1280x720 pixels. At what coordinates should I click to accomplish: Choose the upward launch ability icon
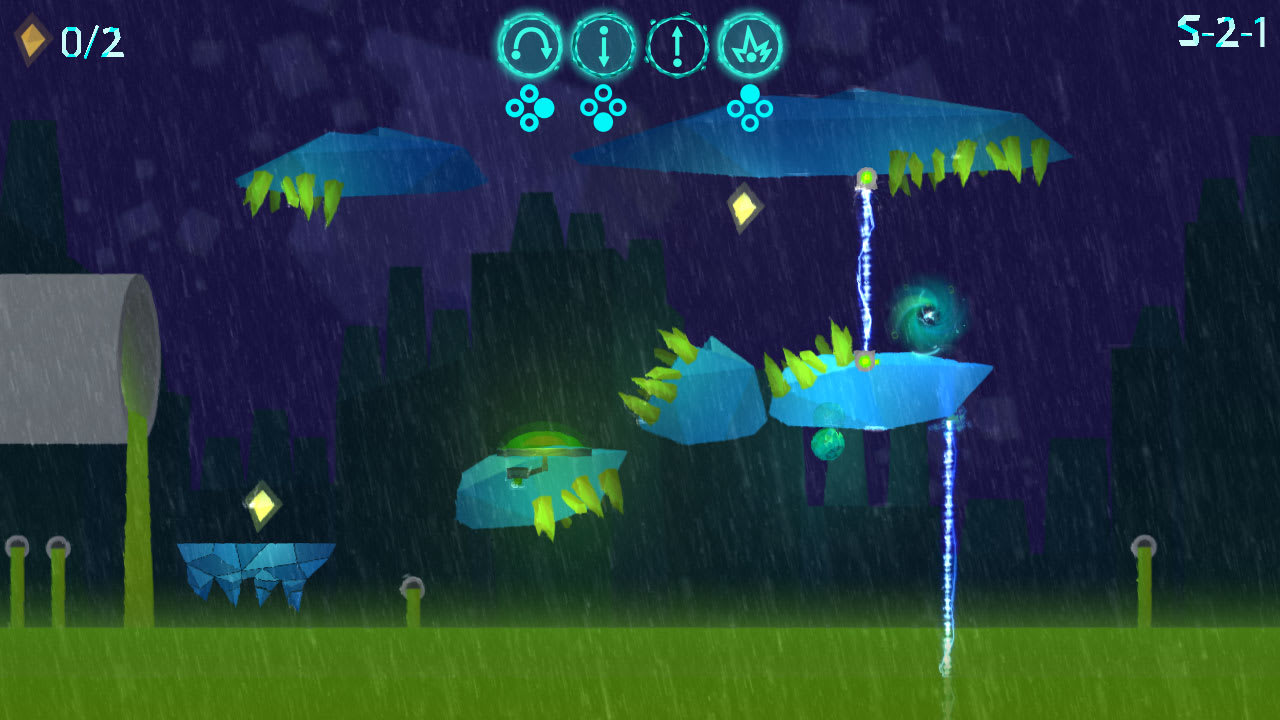coord(676,44)
